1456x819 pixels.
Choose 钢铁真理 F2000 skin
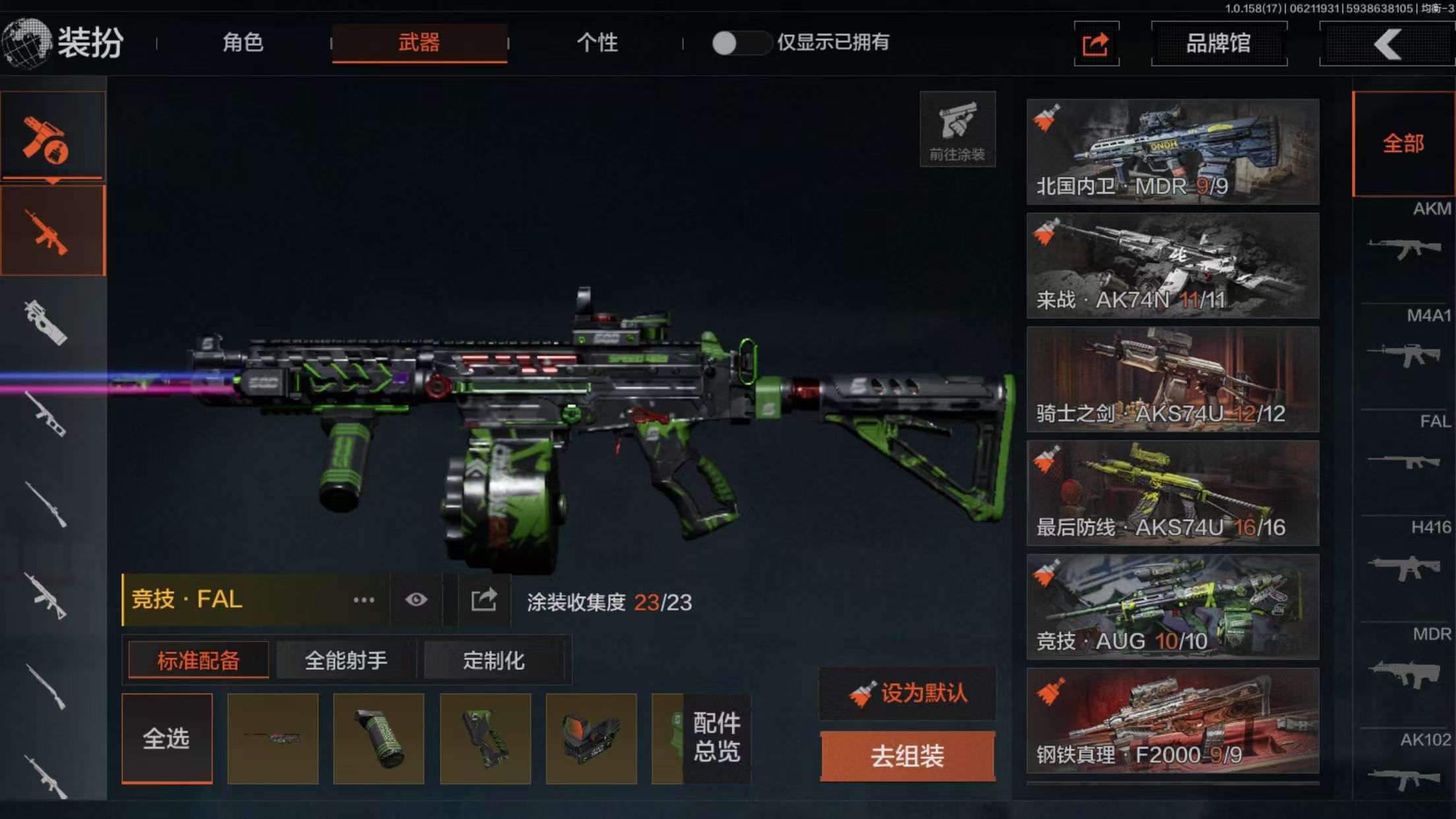(x=1172, y=720)
